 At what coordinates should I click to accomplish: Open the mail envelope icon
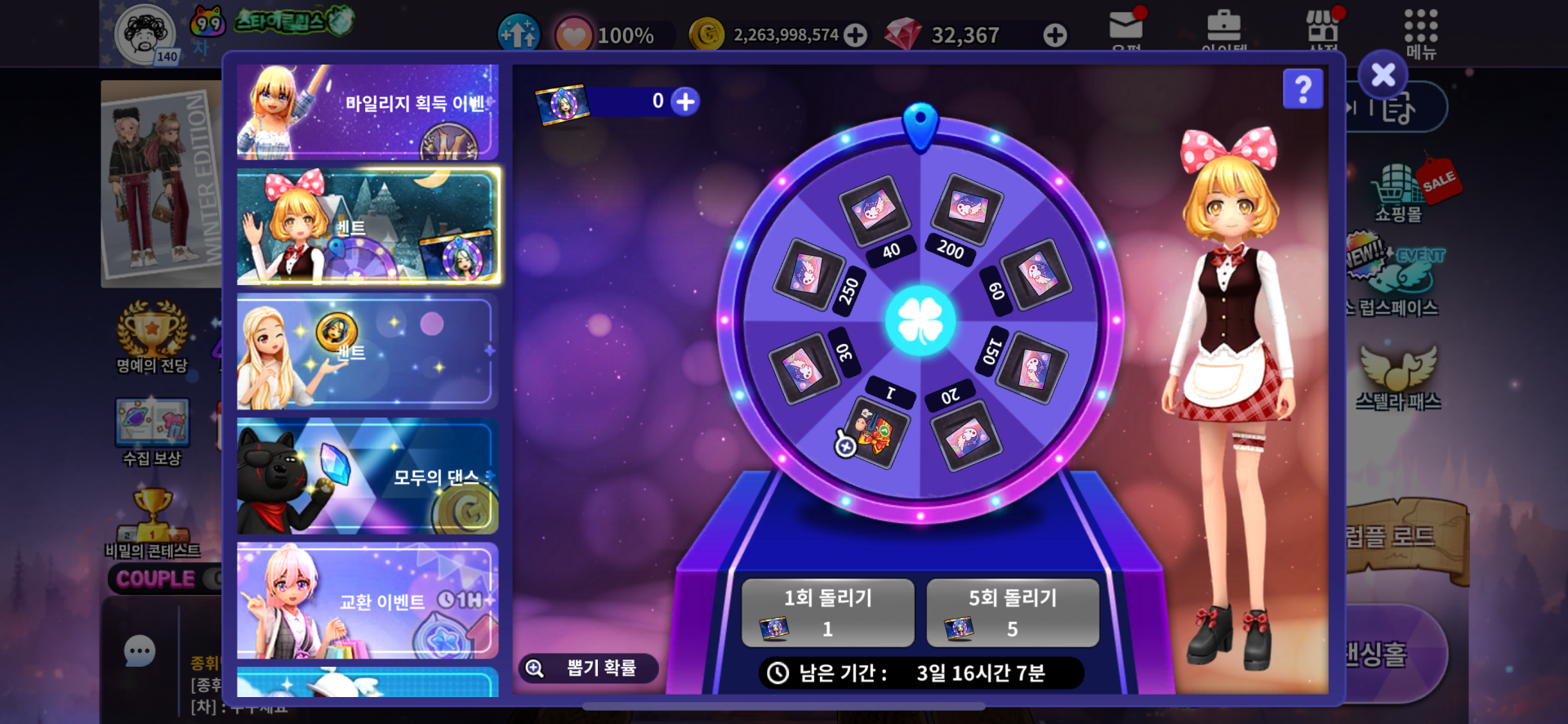pos(1125,29)
